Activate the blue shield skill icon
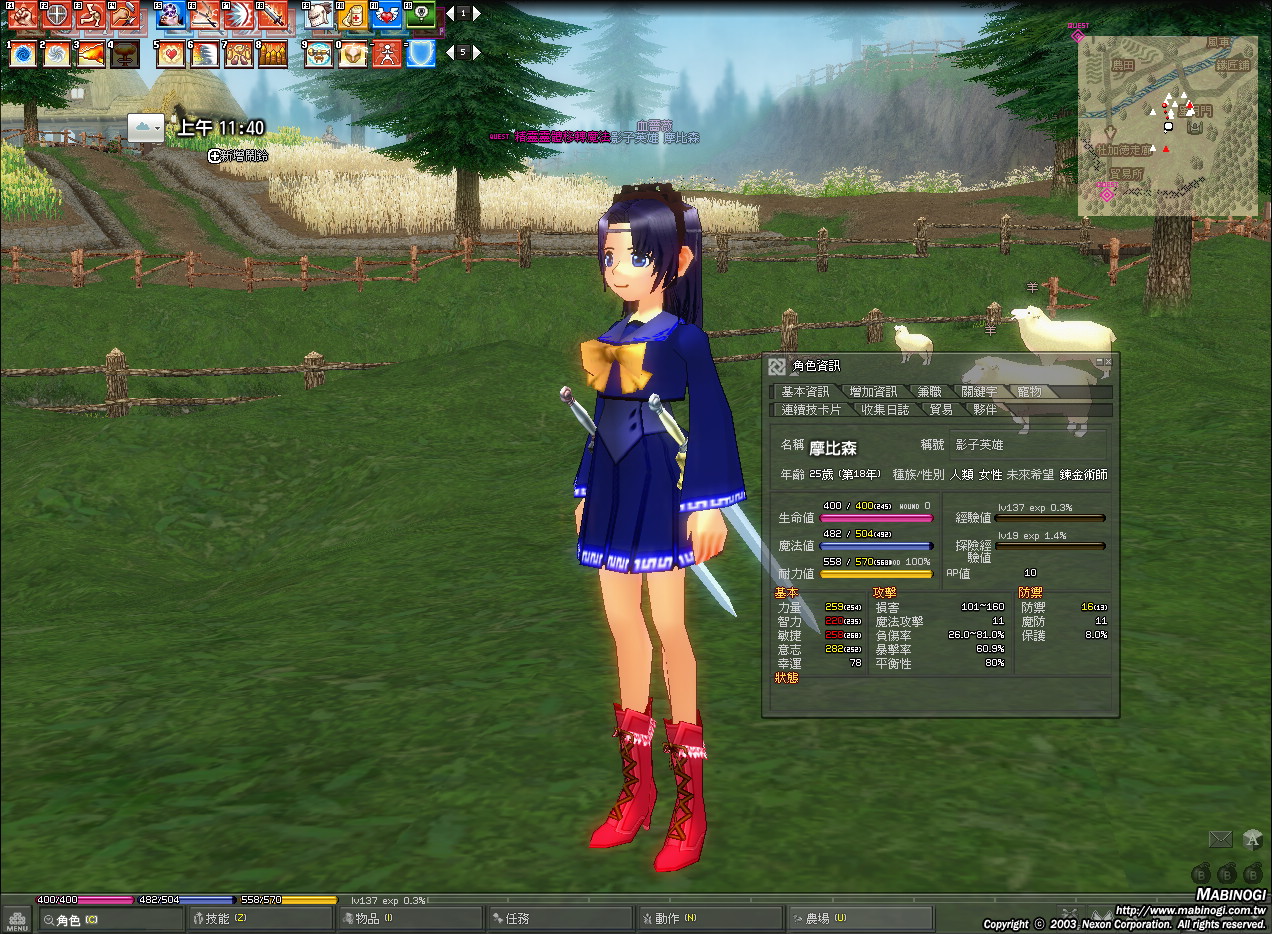 421,53
